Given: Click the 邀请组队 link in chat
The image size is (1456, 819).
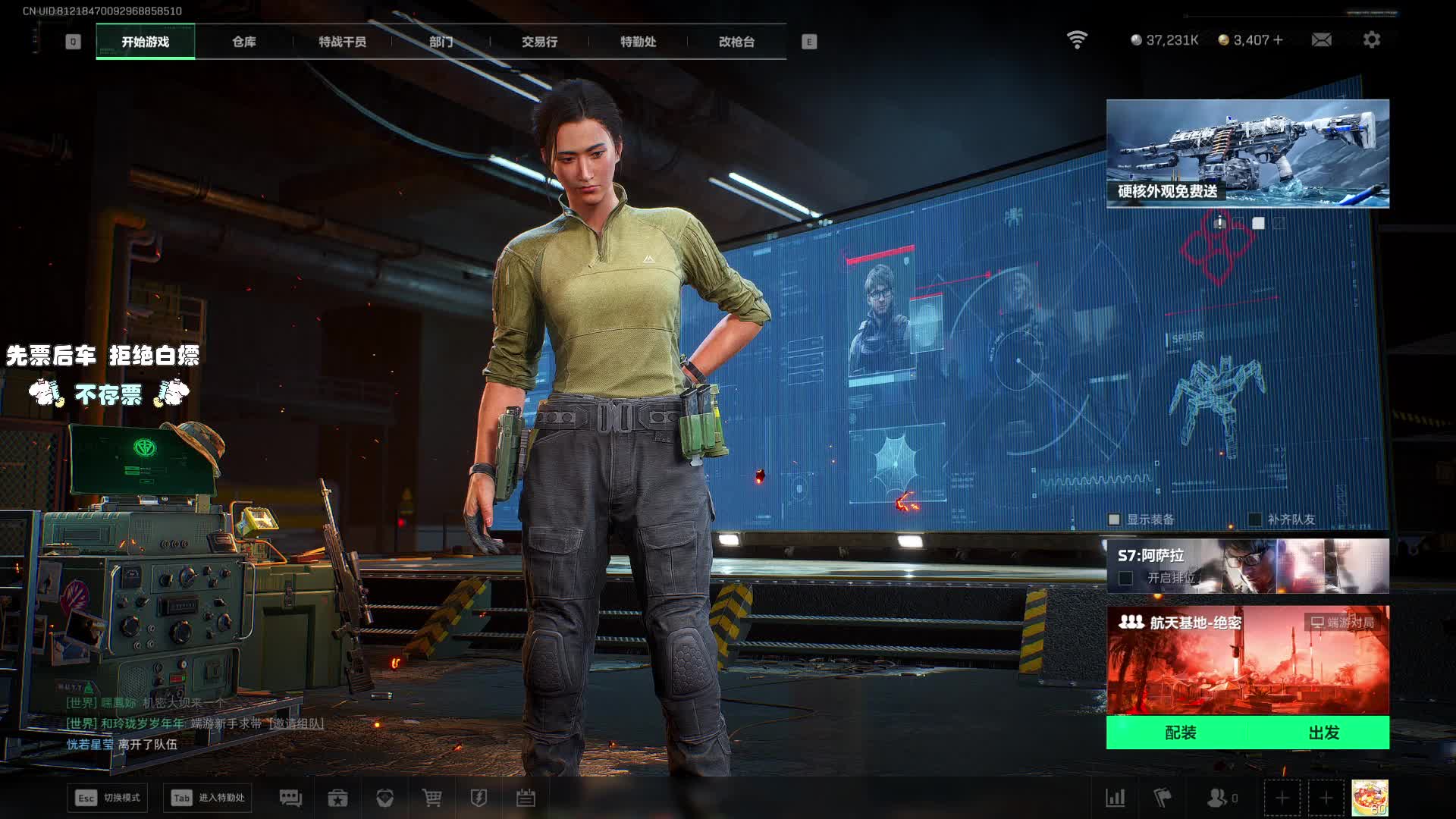Looking at the screenshot, I should (x=297, y=723).
